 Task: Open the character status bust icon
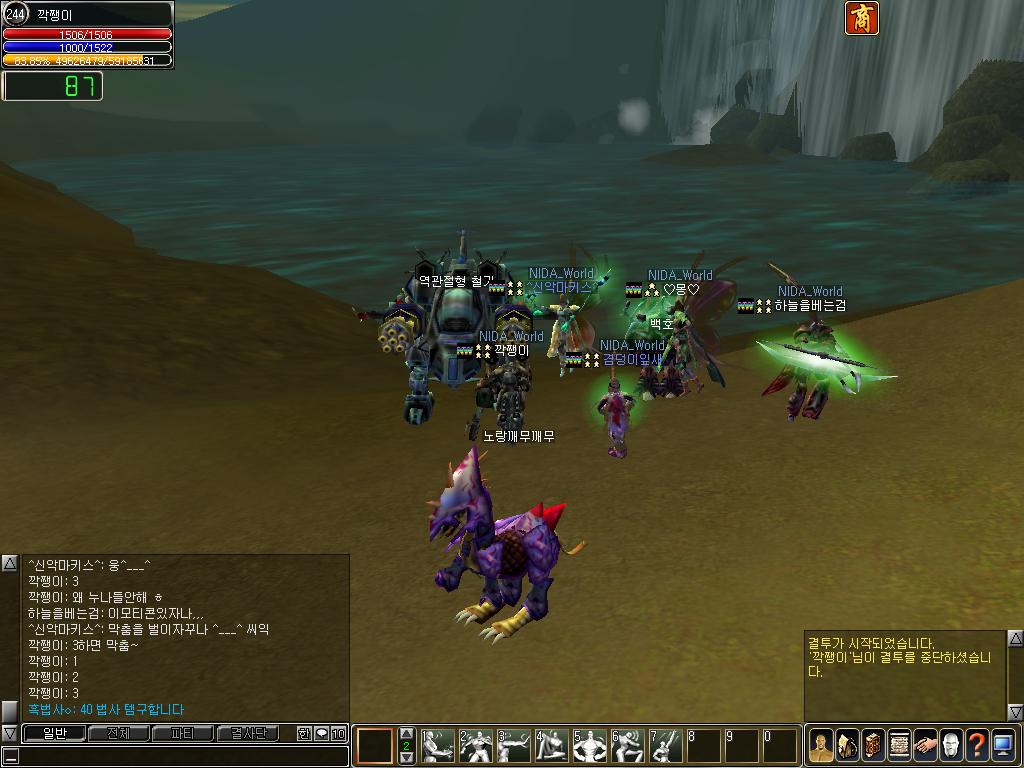tap(821, 746)
